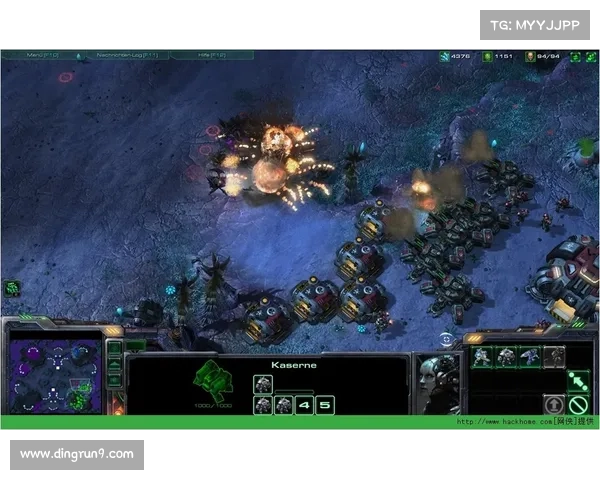The image size is (600, 480).
Task: Set the rally point with the green icon
Action: [x=578, y=382]
